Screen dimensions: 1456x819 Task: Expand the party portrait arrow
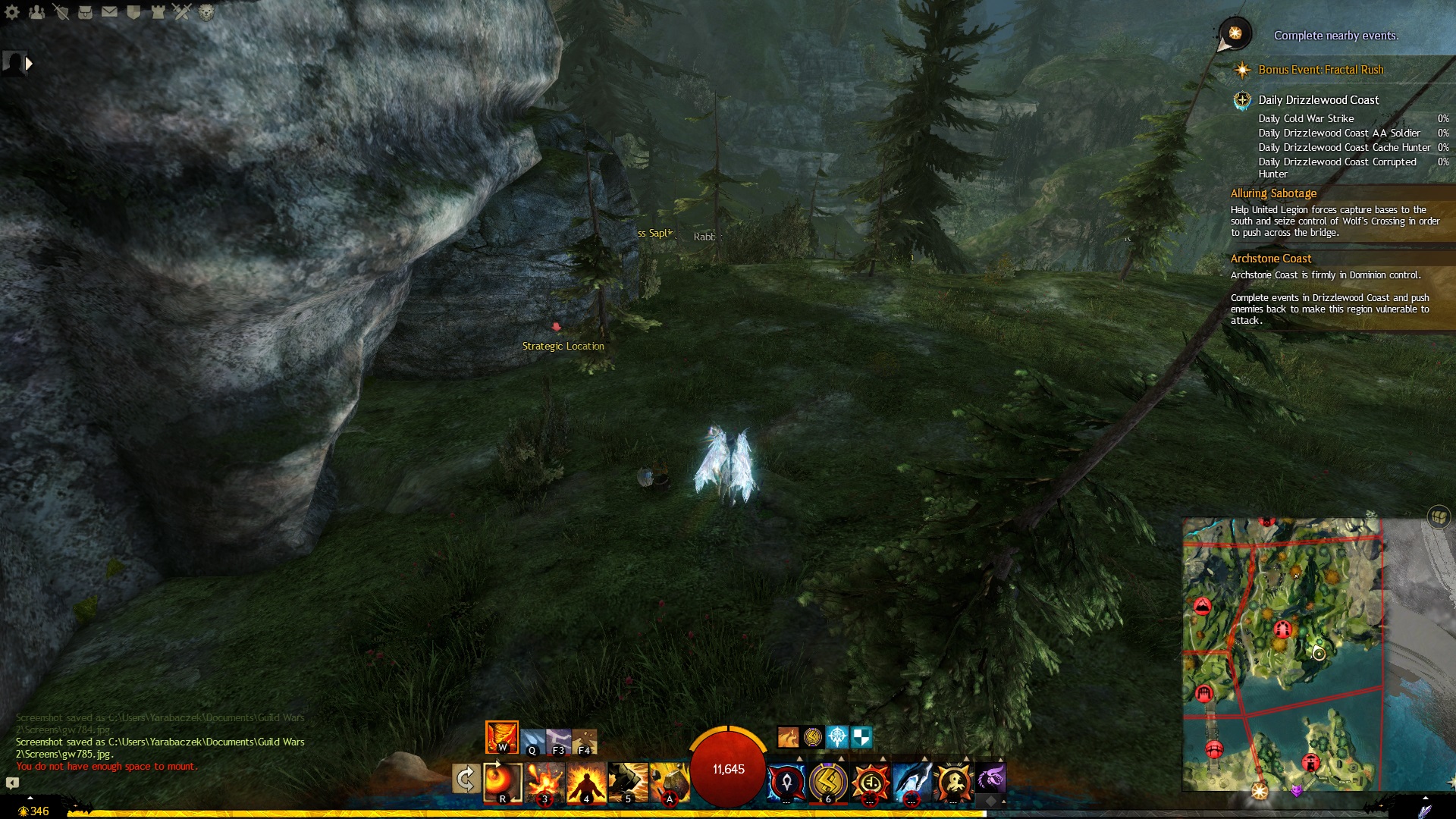coord(29,64)
